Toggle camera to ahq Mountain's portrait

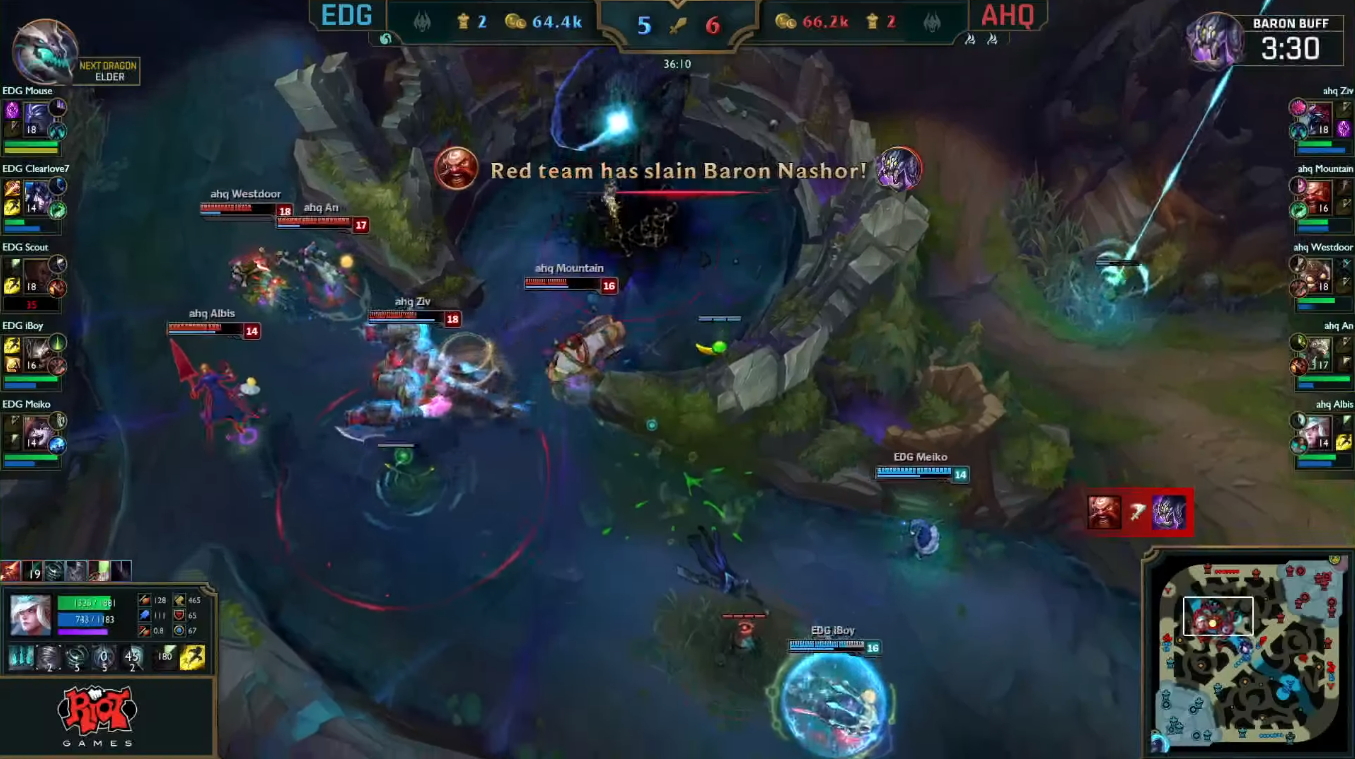coord(1318,194)
